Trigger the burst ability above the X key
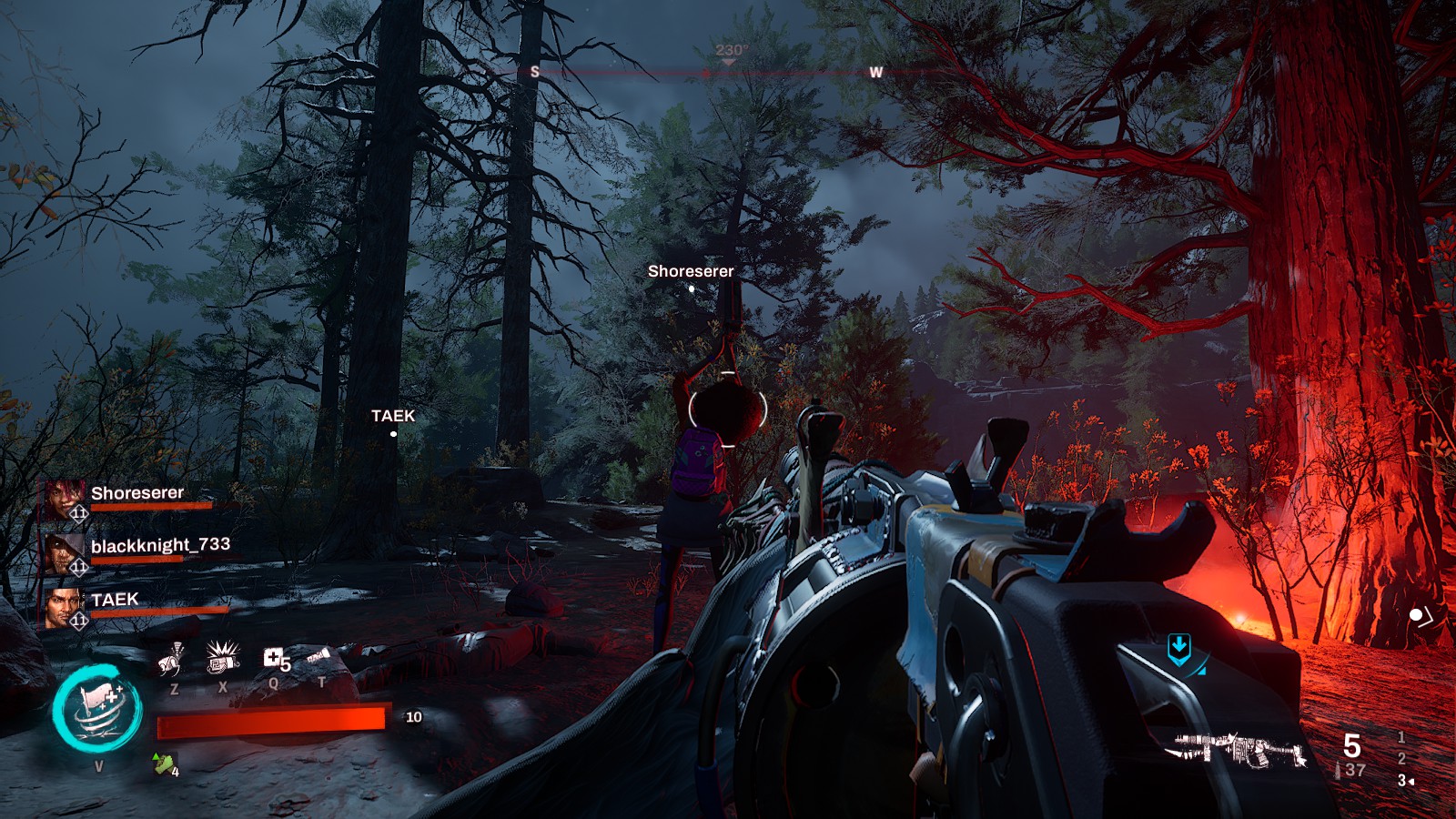This screenshot has height=819, width=1456. (x=222, y=656)
